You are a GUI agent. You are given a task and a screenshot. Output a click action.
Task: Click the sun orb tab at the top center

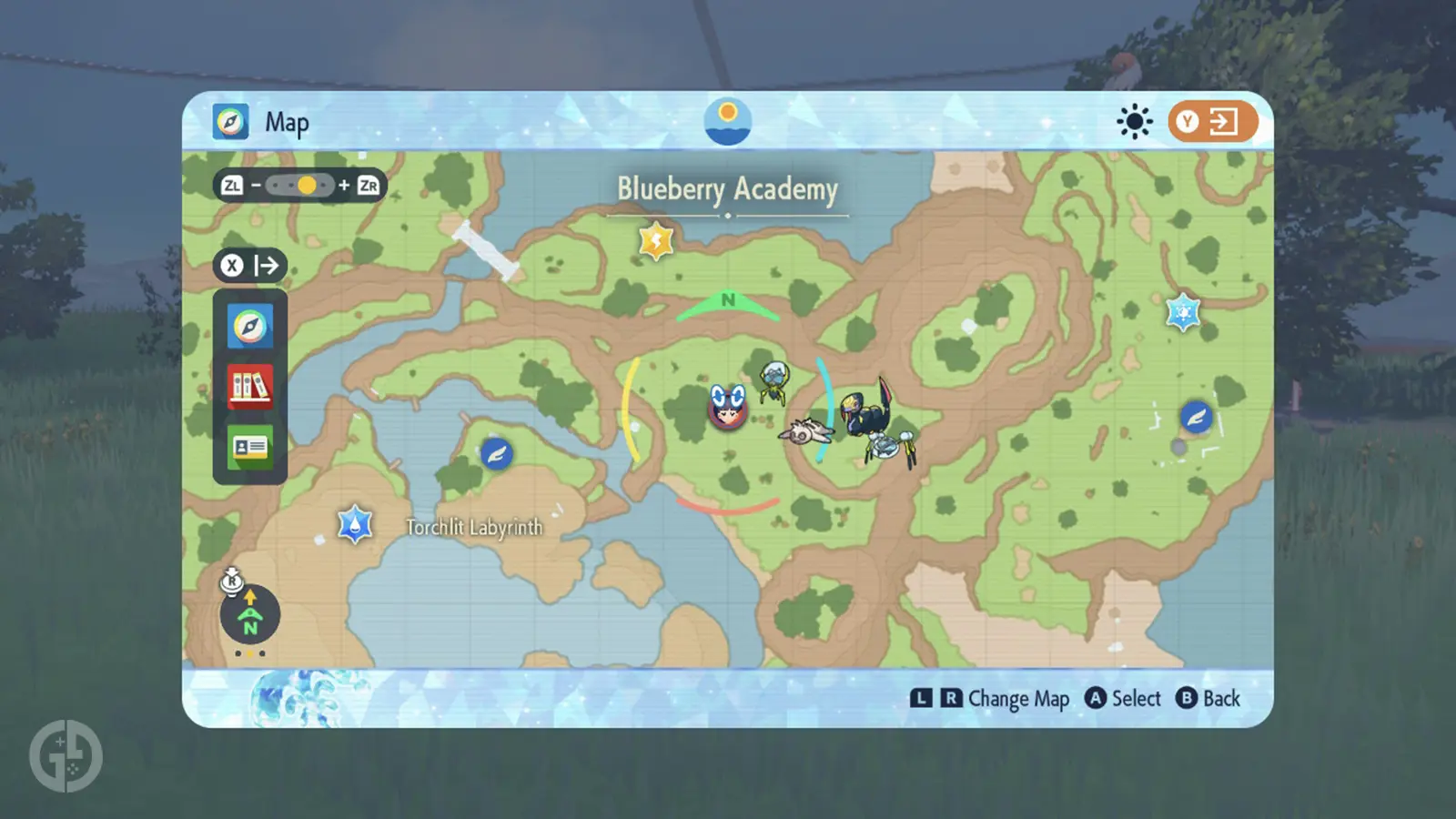pyautogui.click(x=727, y=121)
